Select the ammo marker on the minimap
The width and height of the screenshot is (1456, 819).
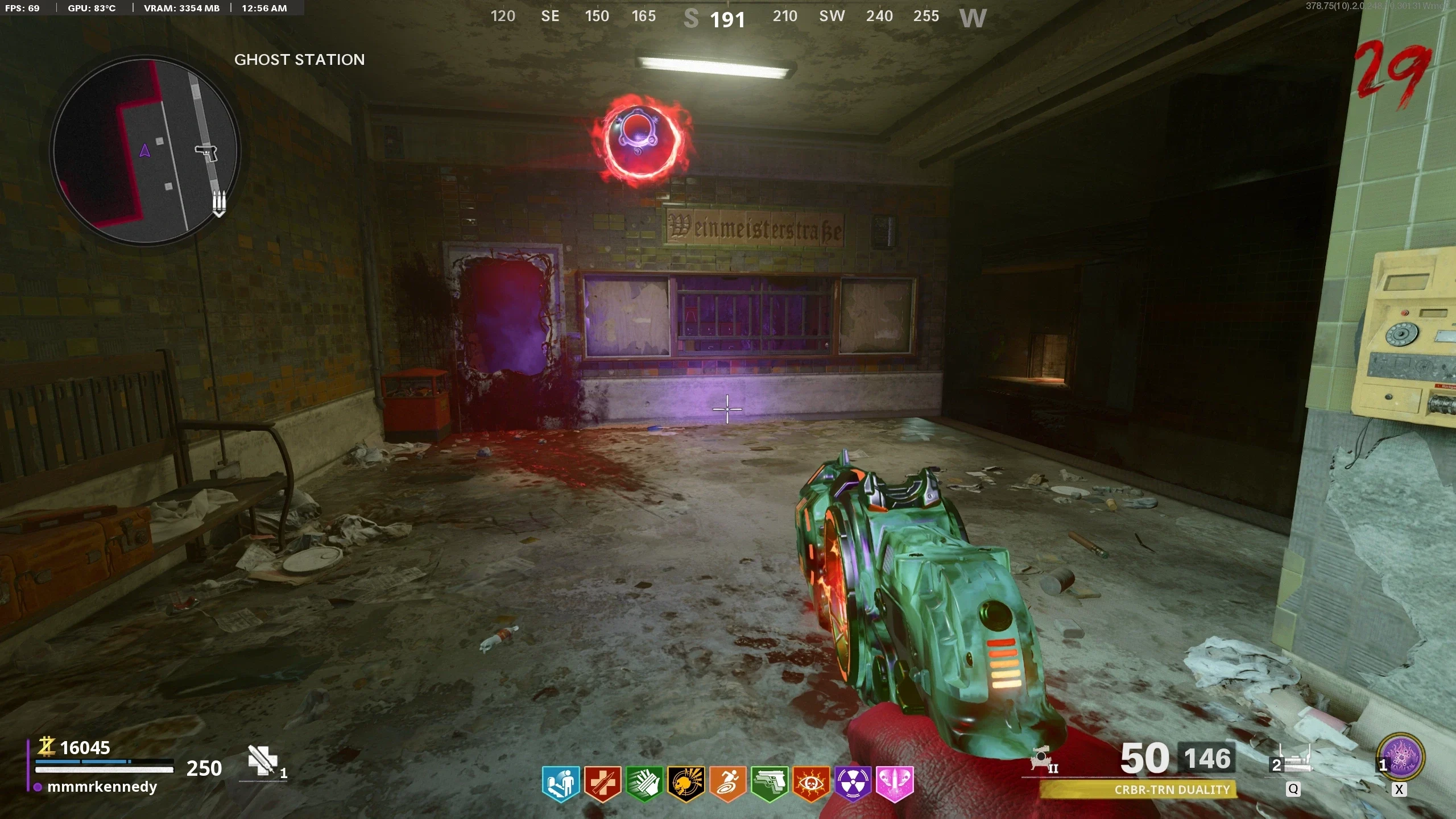pyautogui.click(x=220, y=202)
